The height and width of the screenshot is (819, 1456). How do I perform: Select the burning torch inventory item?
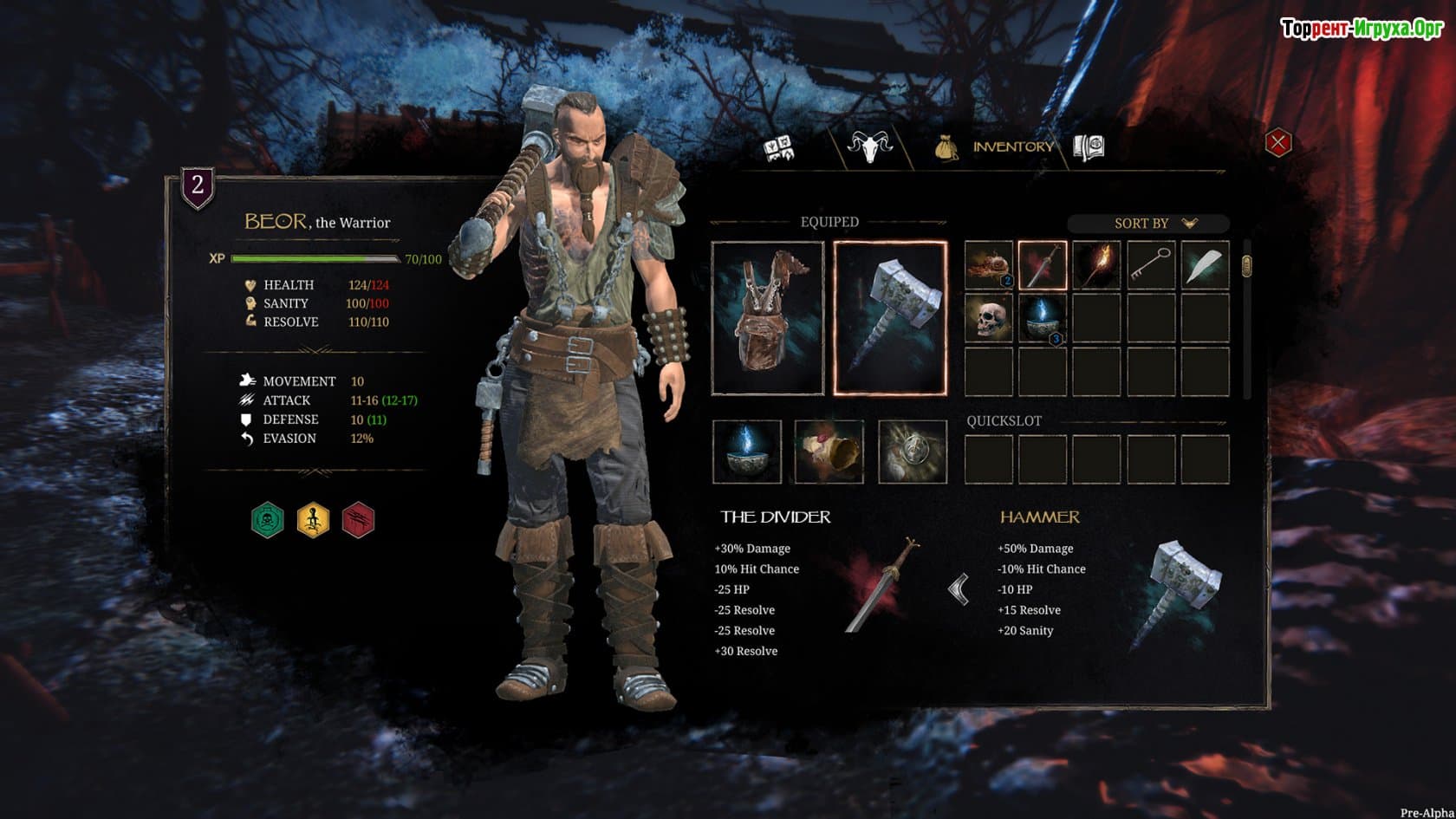1096,265
